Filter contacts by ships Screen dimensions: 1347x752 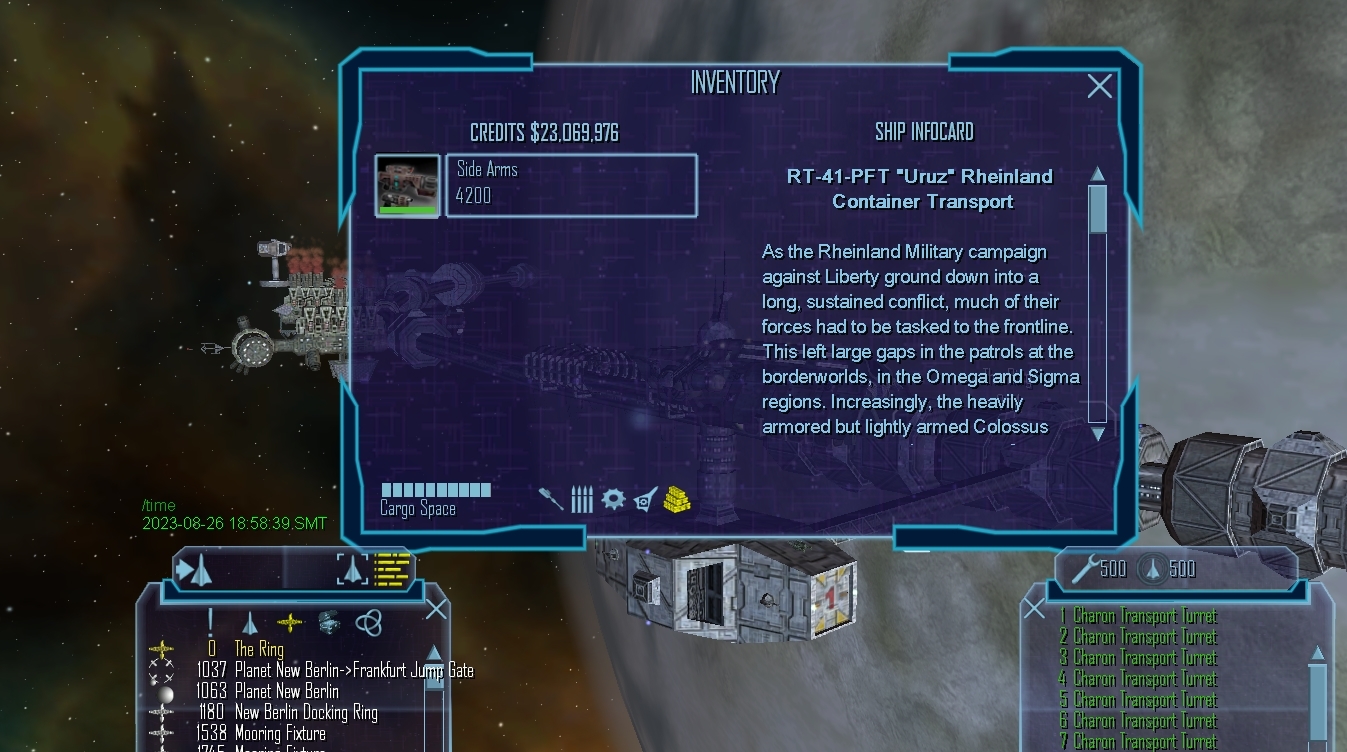(250, 623)
